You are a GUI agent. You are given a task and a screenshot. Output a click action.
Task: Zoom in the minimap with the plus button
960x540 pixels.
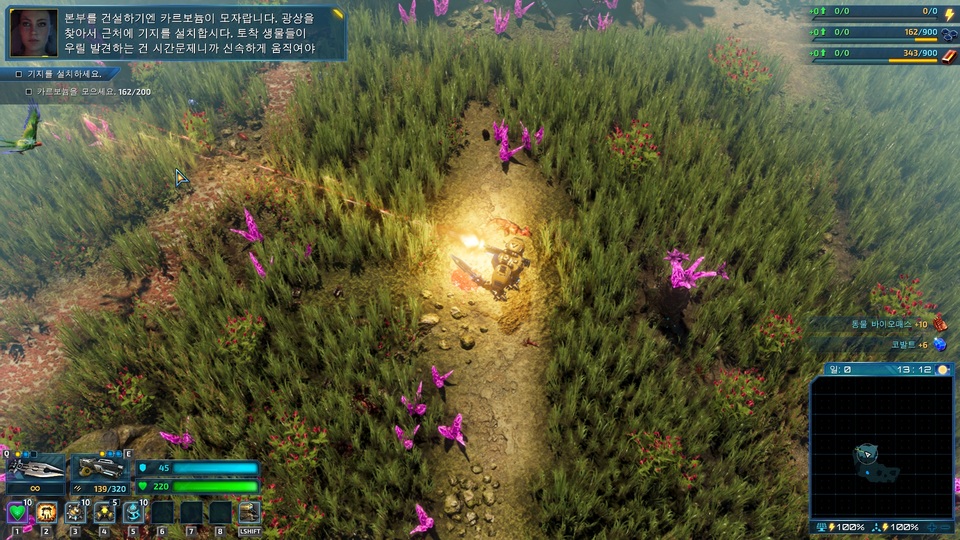point(933,527)
